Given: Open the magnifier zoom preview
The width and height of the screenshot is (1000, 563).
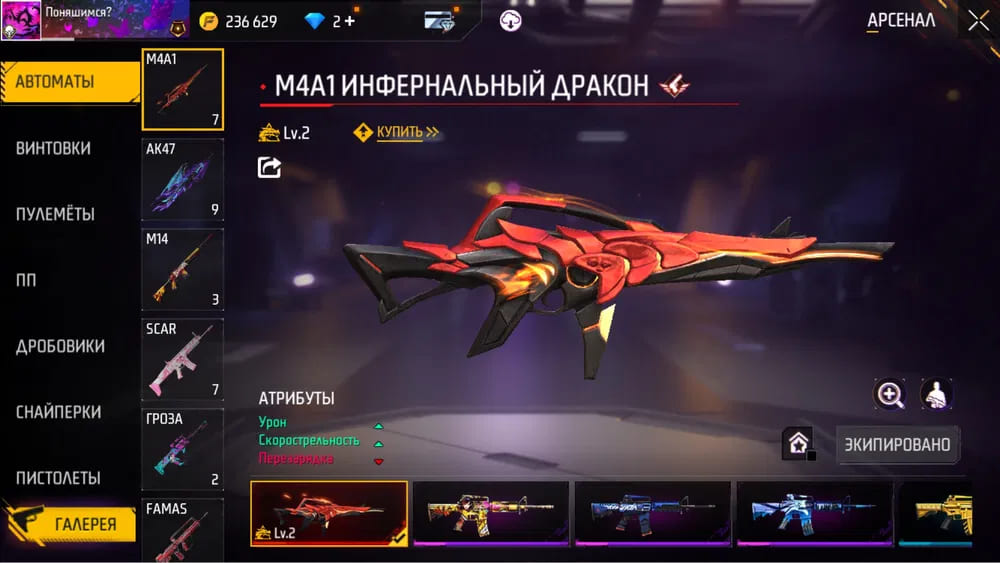Looking at the screenshot, I should (889, 394).
